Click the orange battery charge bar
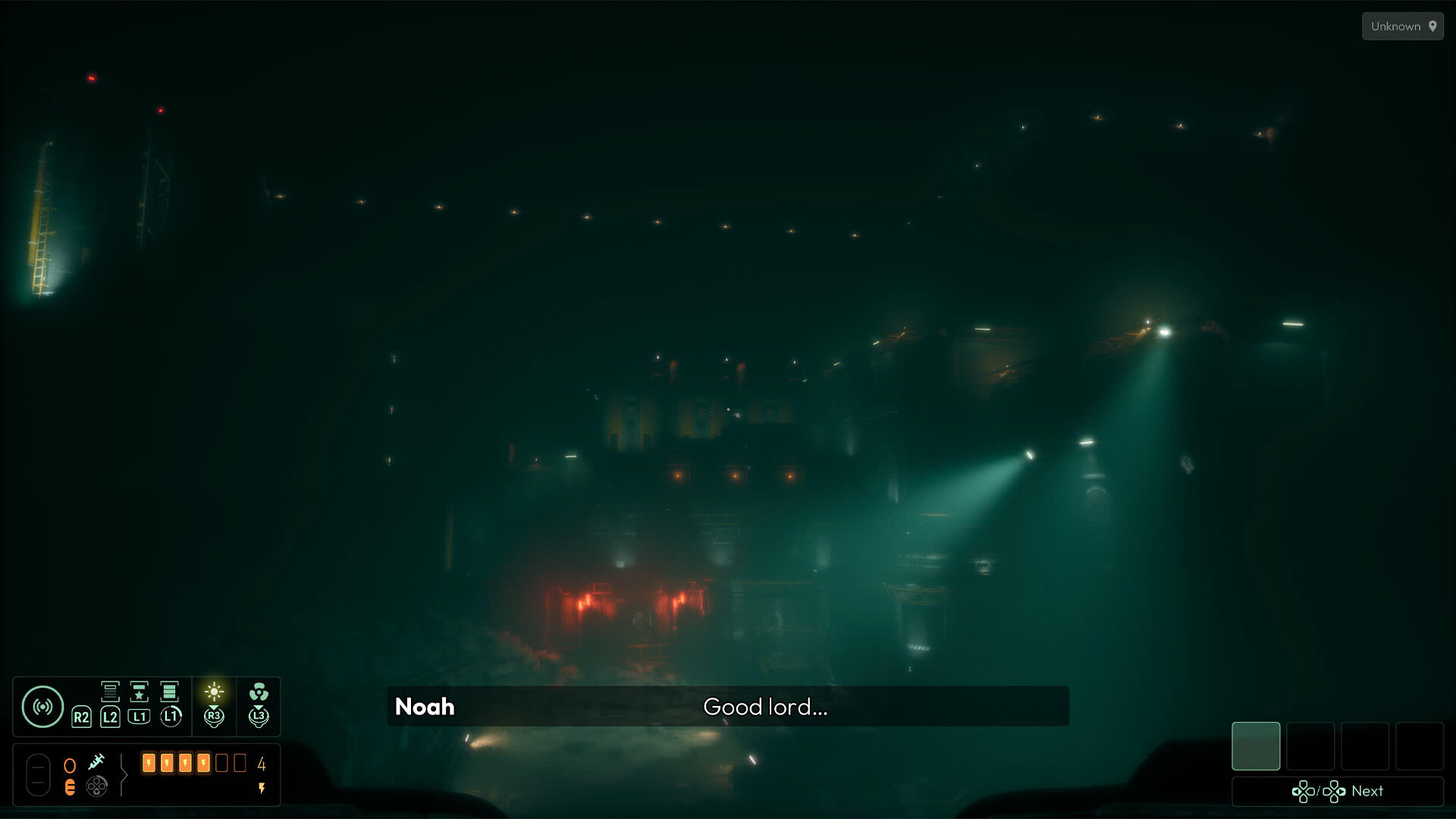 coord(176,763)
